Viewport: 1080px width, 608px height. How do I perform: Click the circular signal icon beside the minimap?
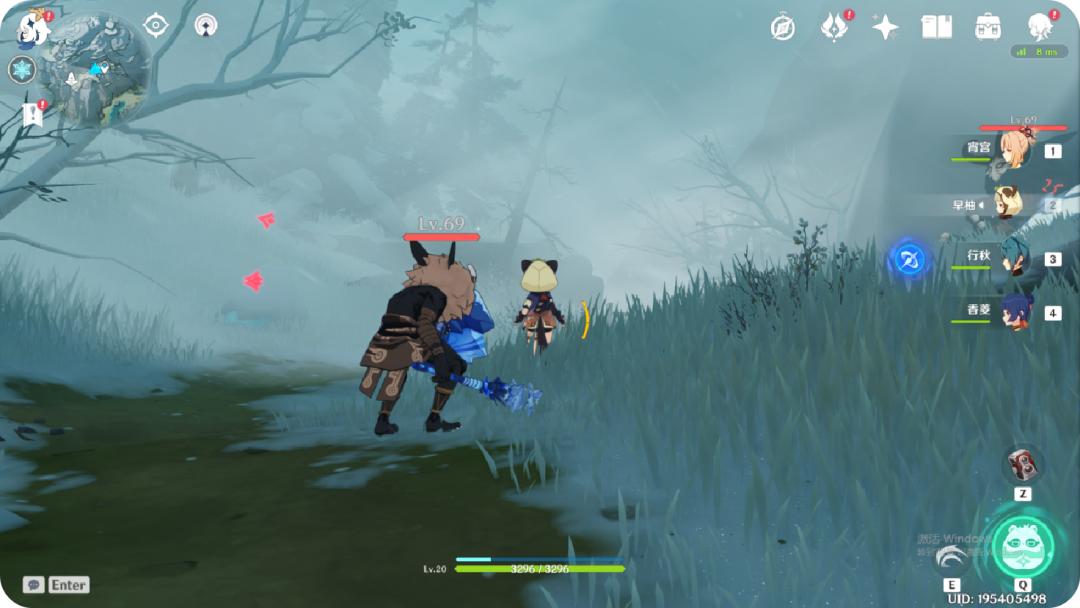206,25
